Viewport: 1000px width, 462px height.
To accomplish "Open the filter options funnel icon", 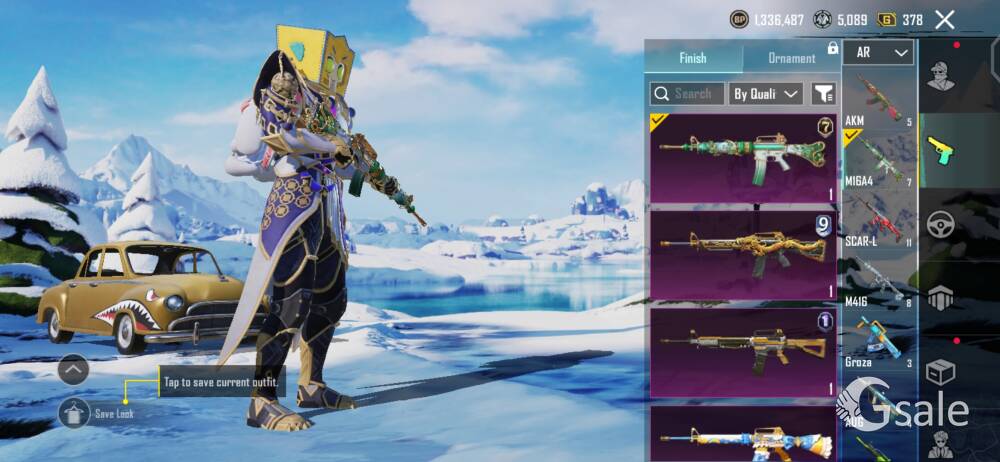I will [x=823, y=94].
